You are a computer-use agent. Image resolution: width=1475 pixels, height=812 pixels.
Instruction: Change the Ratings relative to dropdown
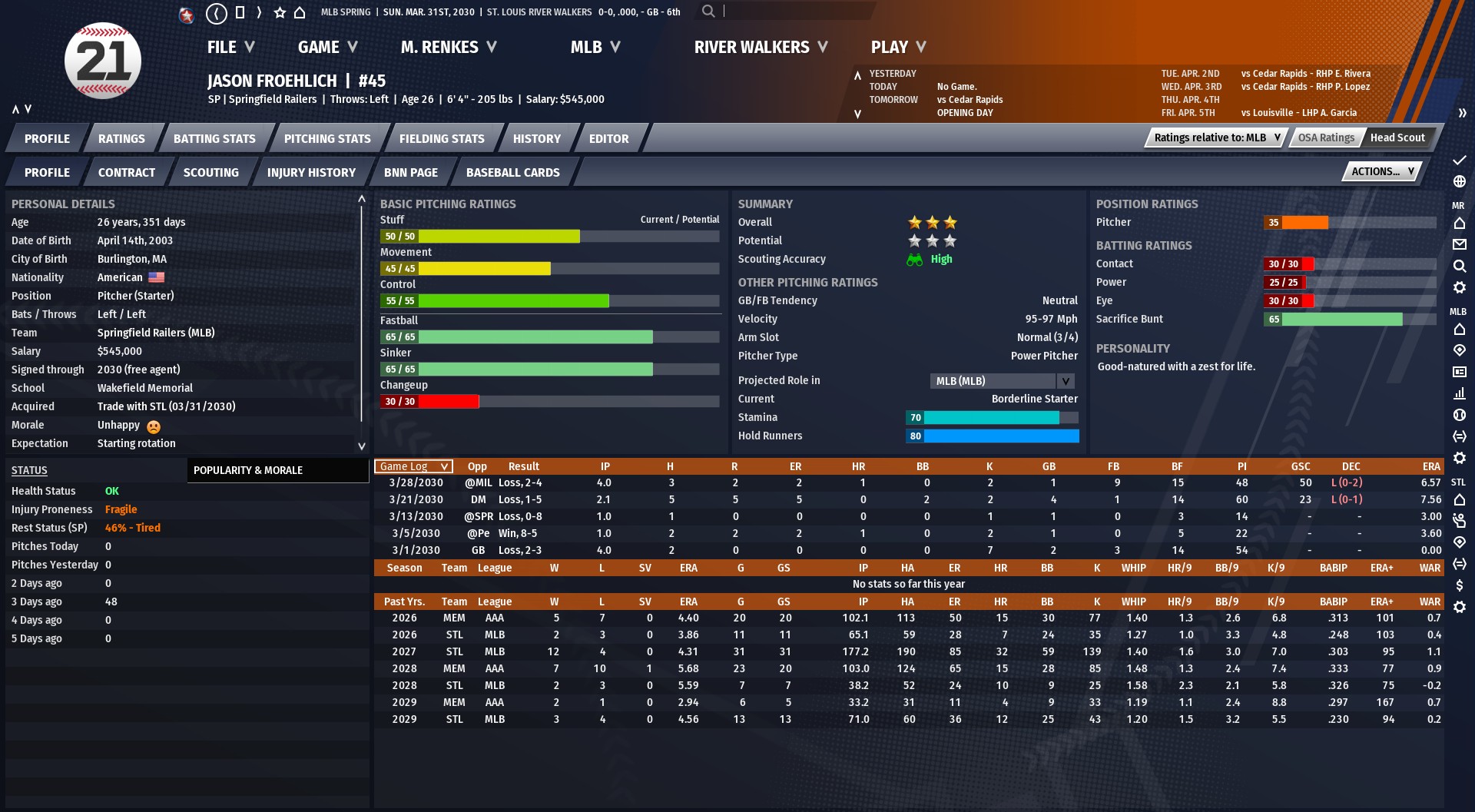[x=1217, y=138]
